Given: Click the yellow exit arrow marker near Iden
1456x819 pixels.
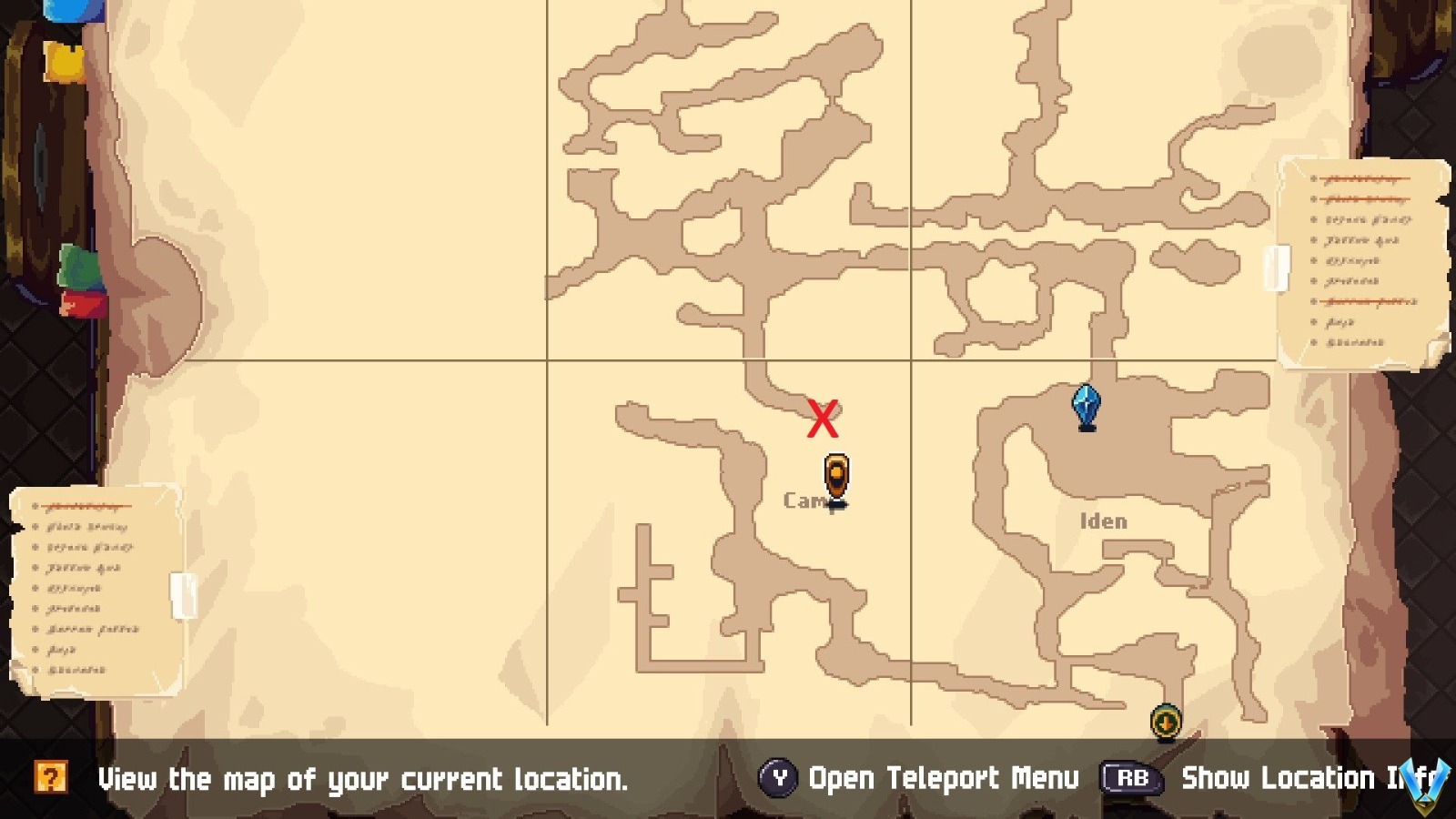Looking at the screenshot, I should coord(1165,721).
